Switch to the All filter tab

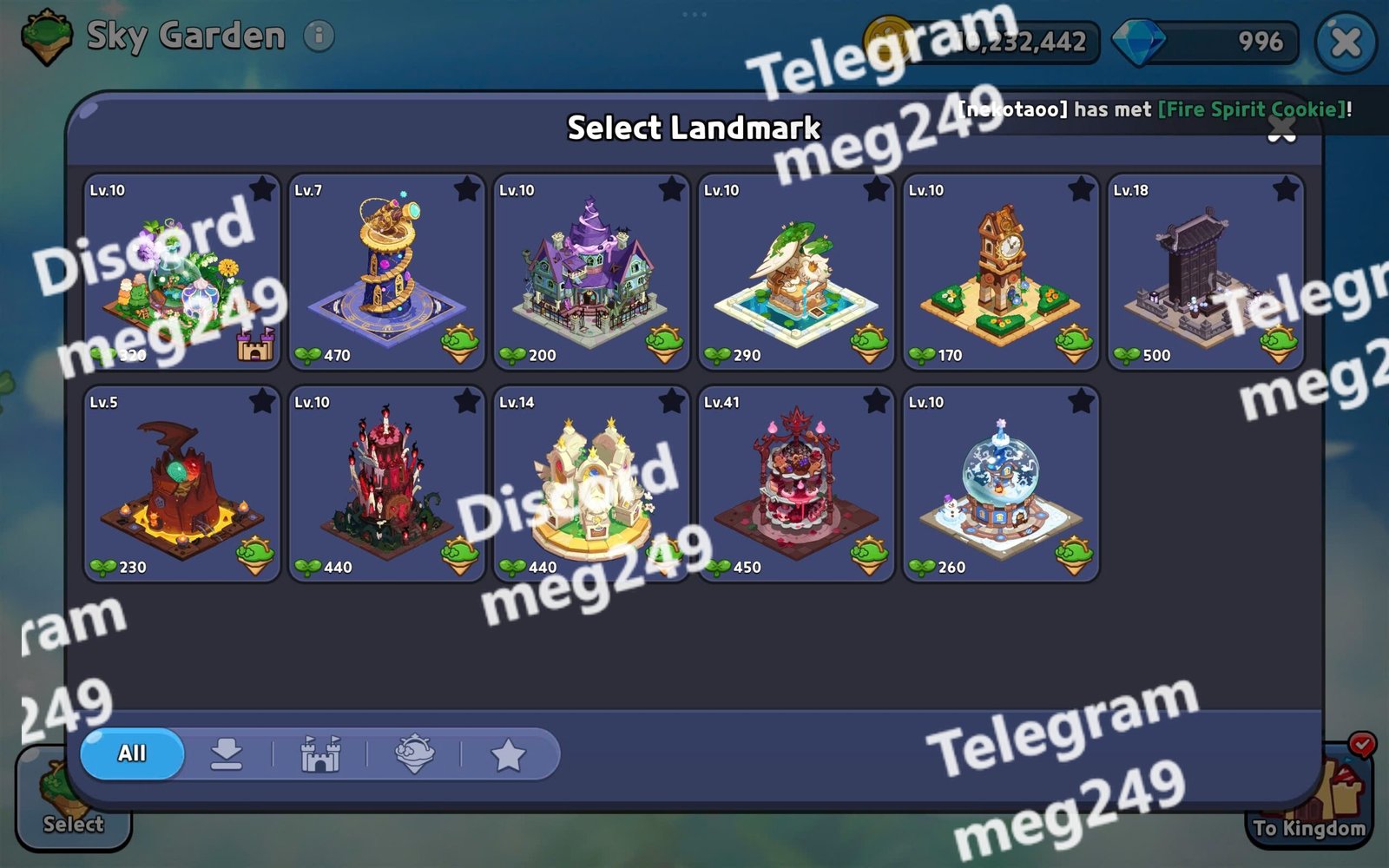[132, 753]
